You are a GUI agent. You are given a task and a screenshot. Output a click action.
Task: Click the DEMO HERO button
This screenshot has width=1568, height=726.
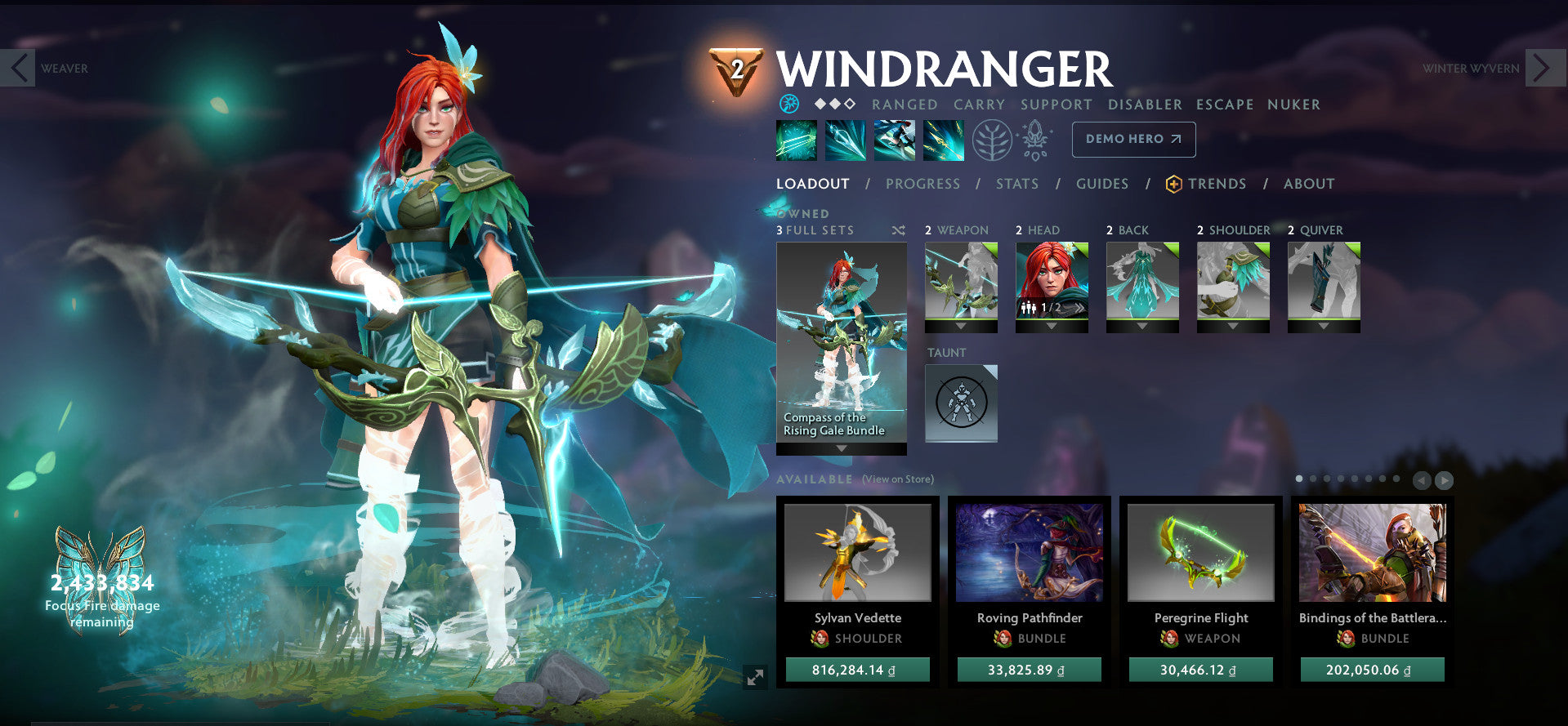[x=1132, y=139]
